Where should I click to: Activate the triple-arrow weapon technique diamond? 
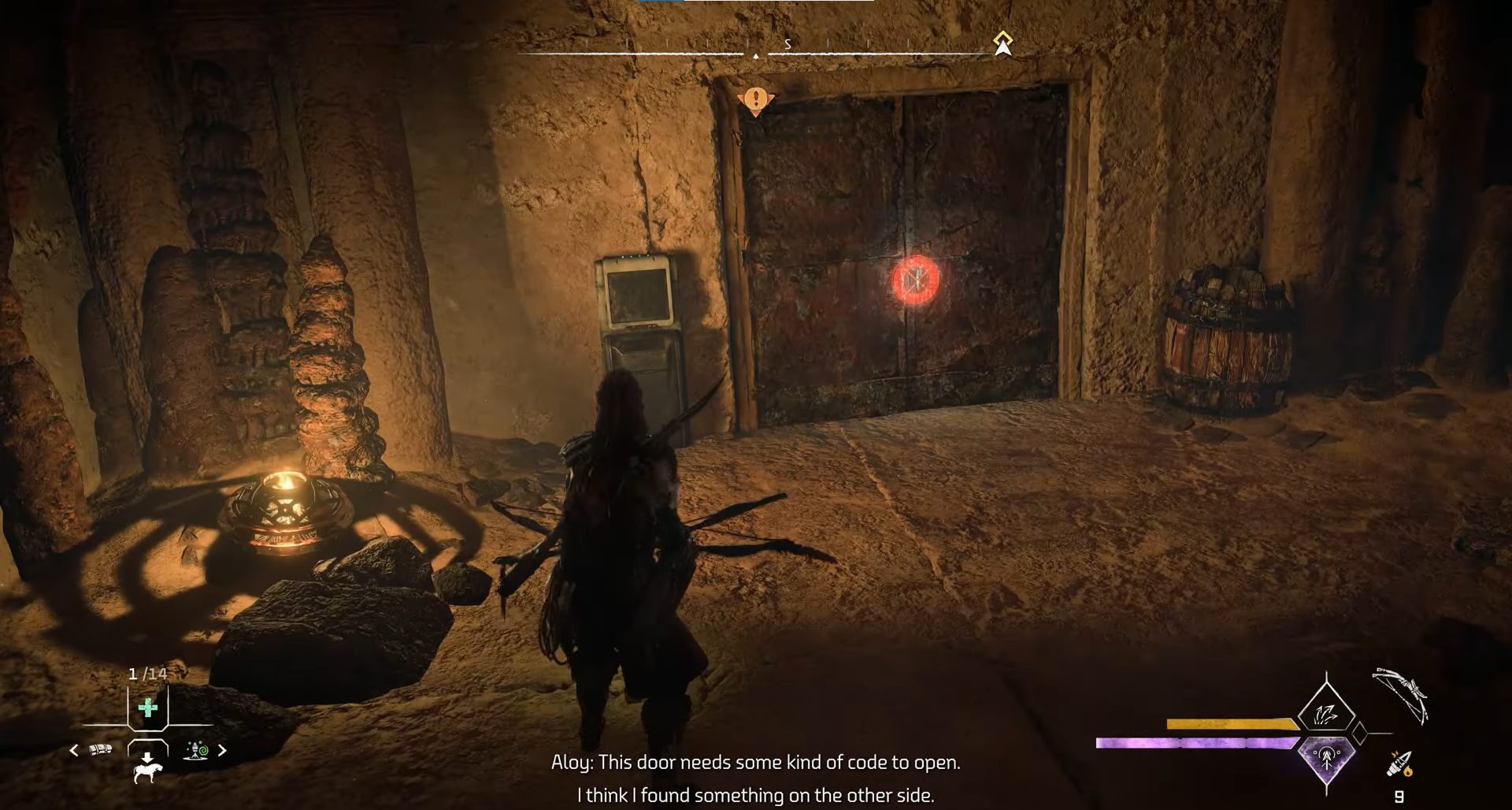[1326, 714]
